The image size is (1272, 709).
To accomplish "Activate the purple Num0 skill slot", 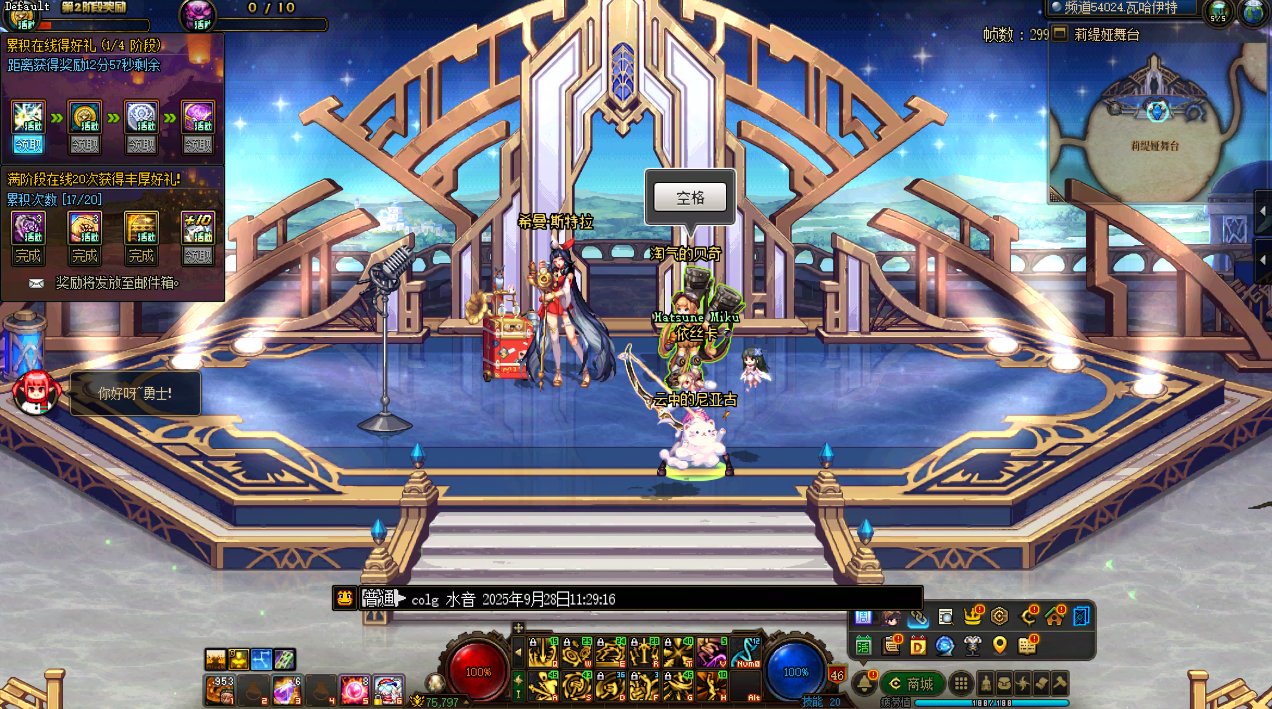I will coord(743,652).
